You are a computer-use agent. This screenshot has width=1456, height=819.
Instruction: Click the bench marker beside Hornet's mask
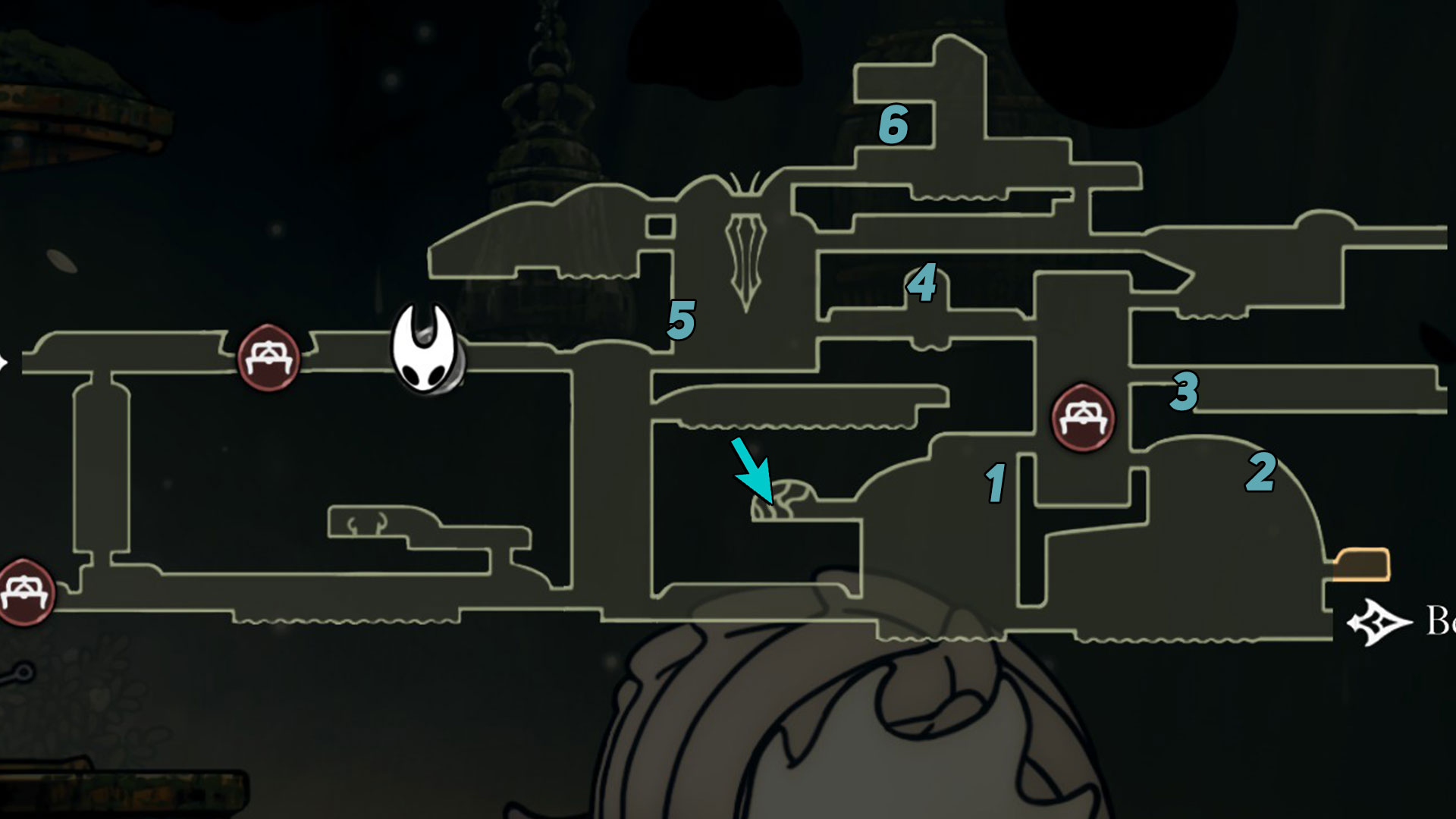268,358
